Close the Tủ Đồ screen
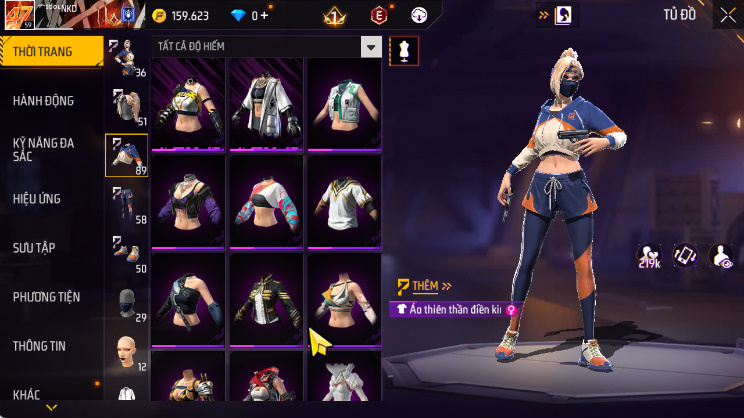This screenshot has height=418, width=744. click(x=727, y=15)
